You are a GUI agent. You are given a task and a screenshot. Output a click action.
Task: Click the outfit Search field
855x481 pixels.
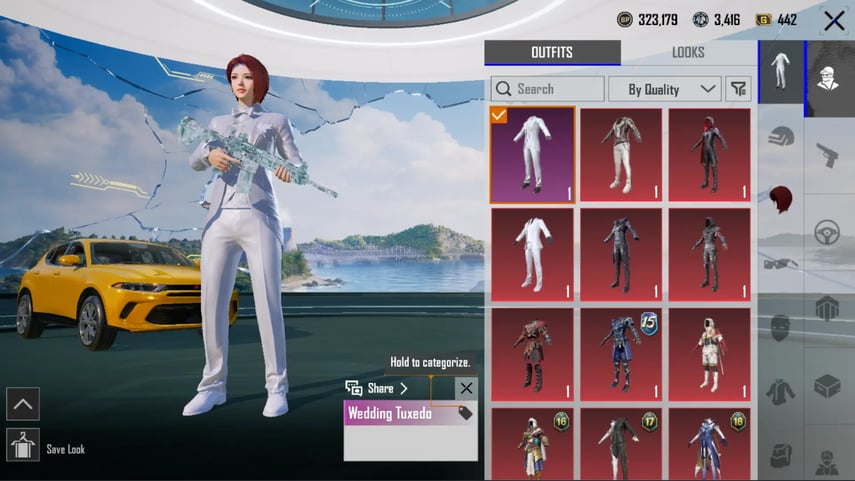click(x=547, y=89)
